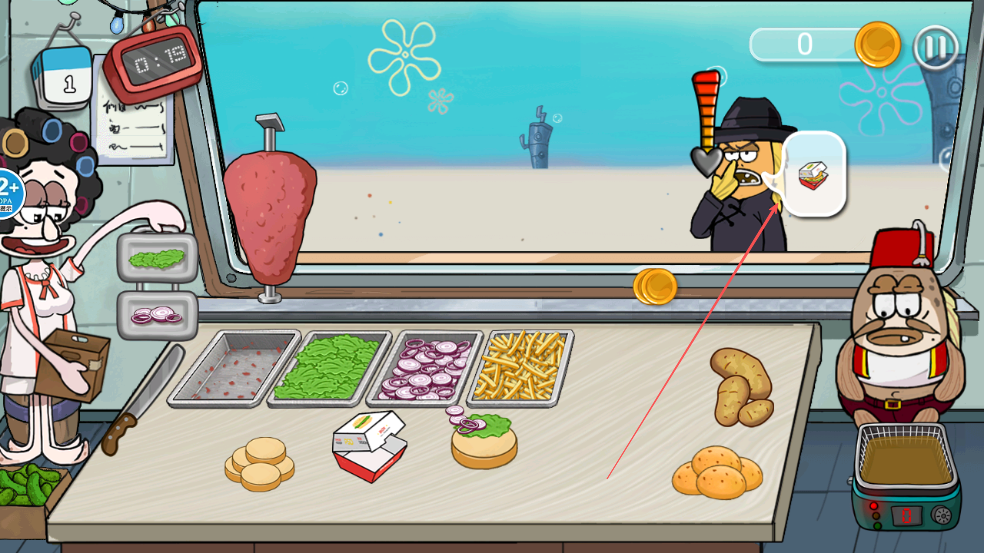Screen dimensions: 984x553
Task: Select the assembled bun with lettuce and onion
Action: [x=484, y=441]
